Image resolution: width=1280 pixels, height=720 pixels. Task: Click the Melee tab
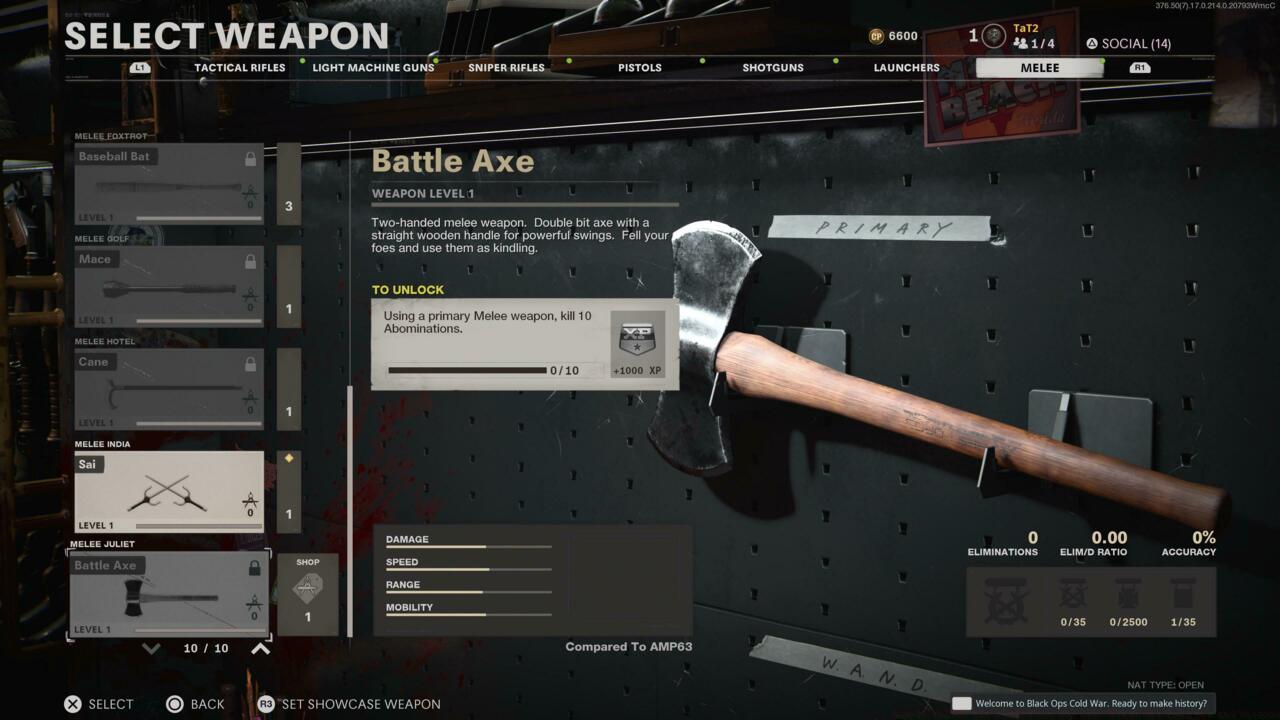1039,68
